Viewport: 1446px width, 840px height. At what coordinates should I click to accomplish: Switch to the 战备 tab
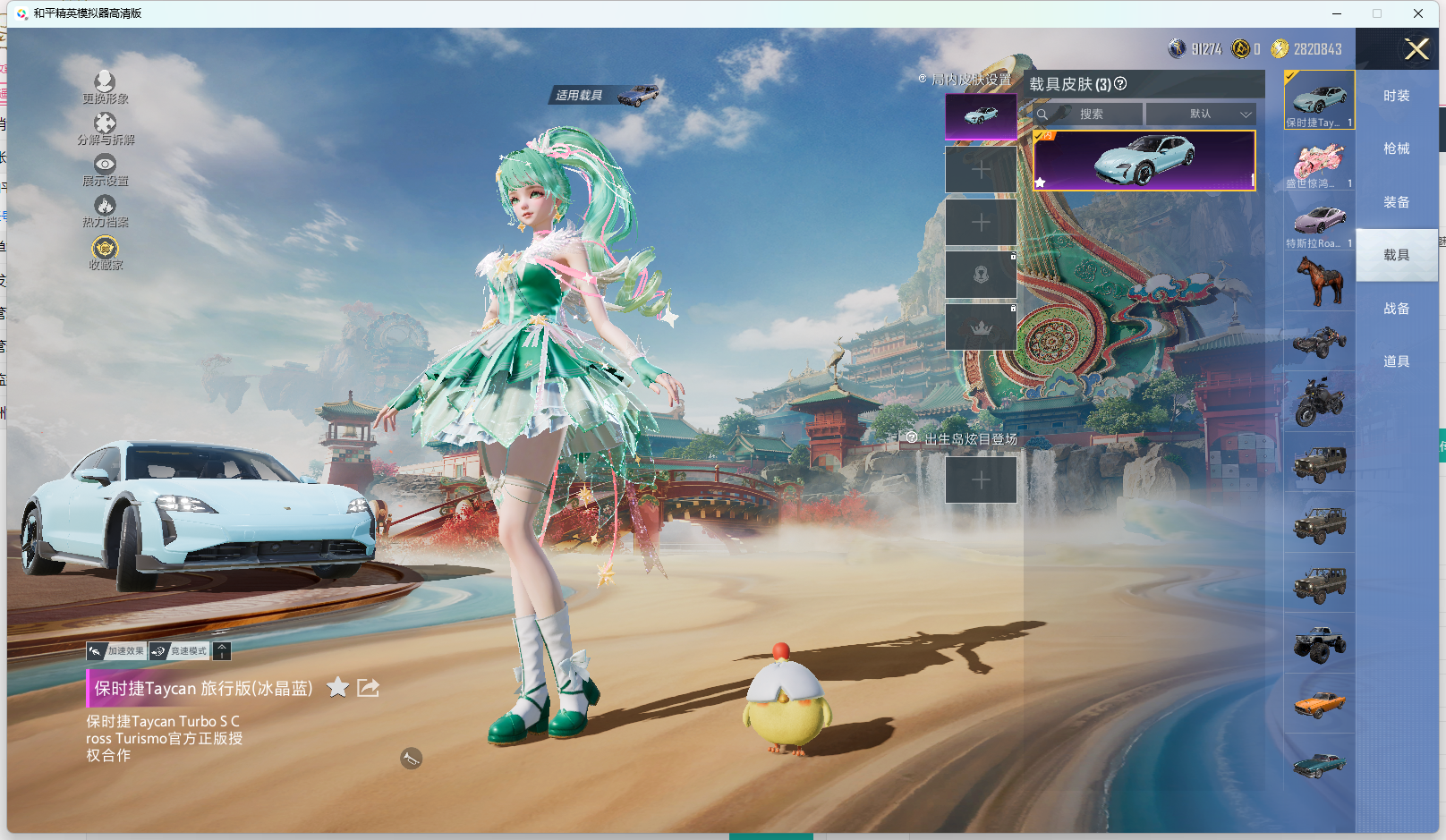tap(1396, 309)
